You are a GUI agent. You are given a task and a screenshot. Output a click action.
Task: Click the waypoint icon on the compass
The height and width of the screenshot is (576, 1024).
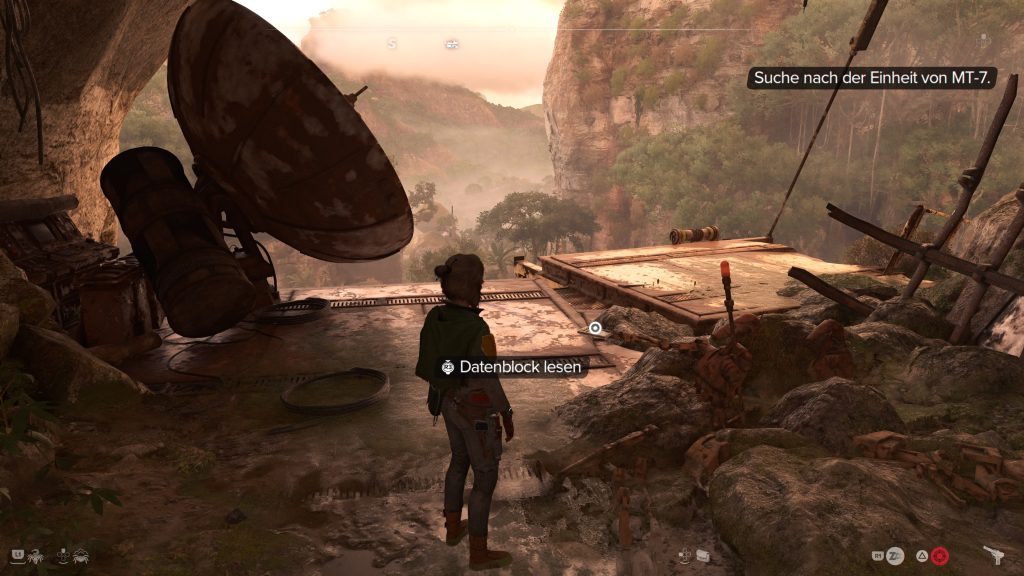(x=452, y=44)
